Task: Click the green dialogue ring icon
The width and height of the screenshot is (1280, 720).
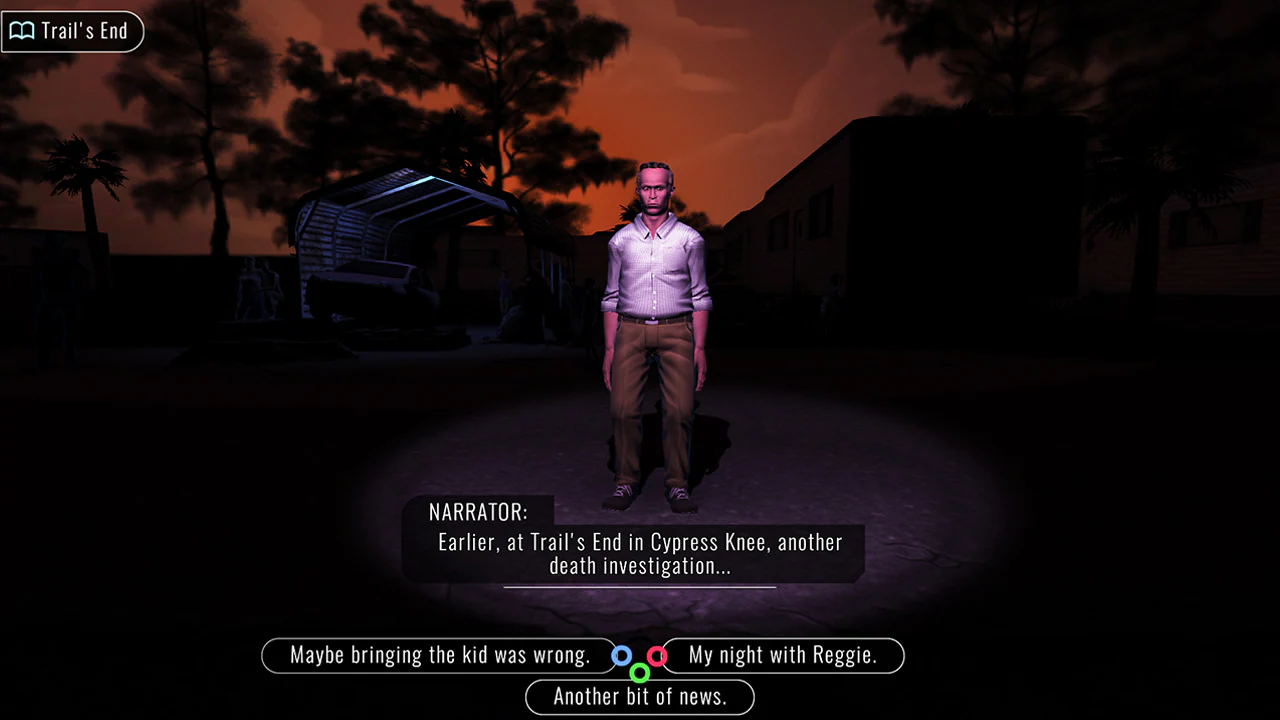Action: tap(640, 673)
